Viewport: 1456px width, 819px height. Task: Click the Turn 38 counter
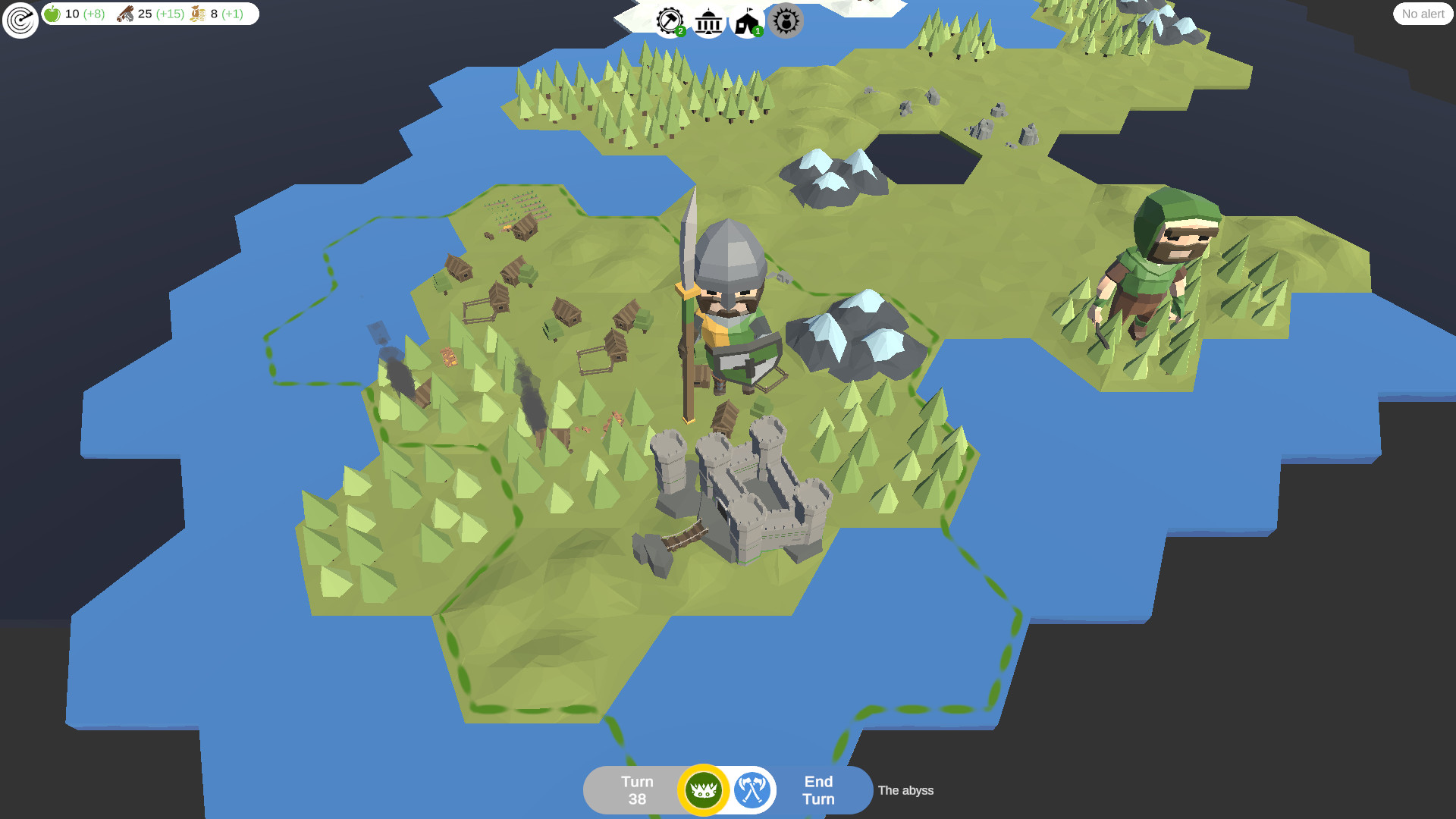pos(635,789)
